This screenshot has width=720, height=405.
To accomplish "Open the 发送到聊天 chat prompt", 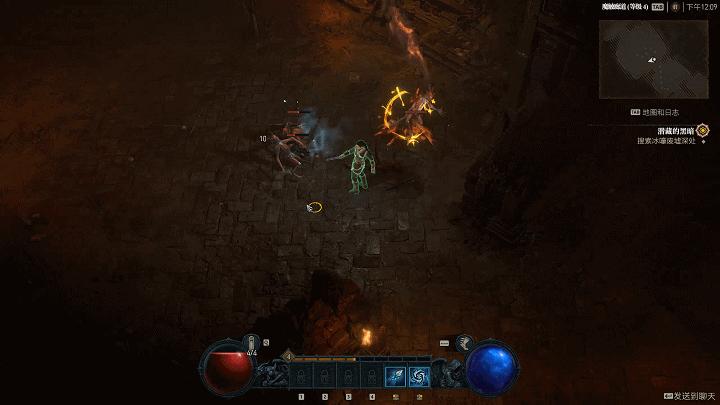I will 691,396.
